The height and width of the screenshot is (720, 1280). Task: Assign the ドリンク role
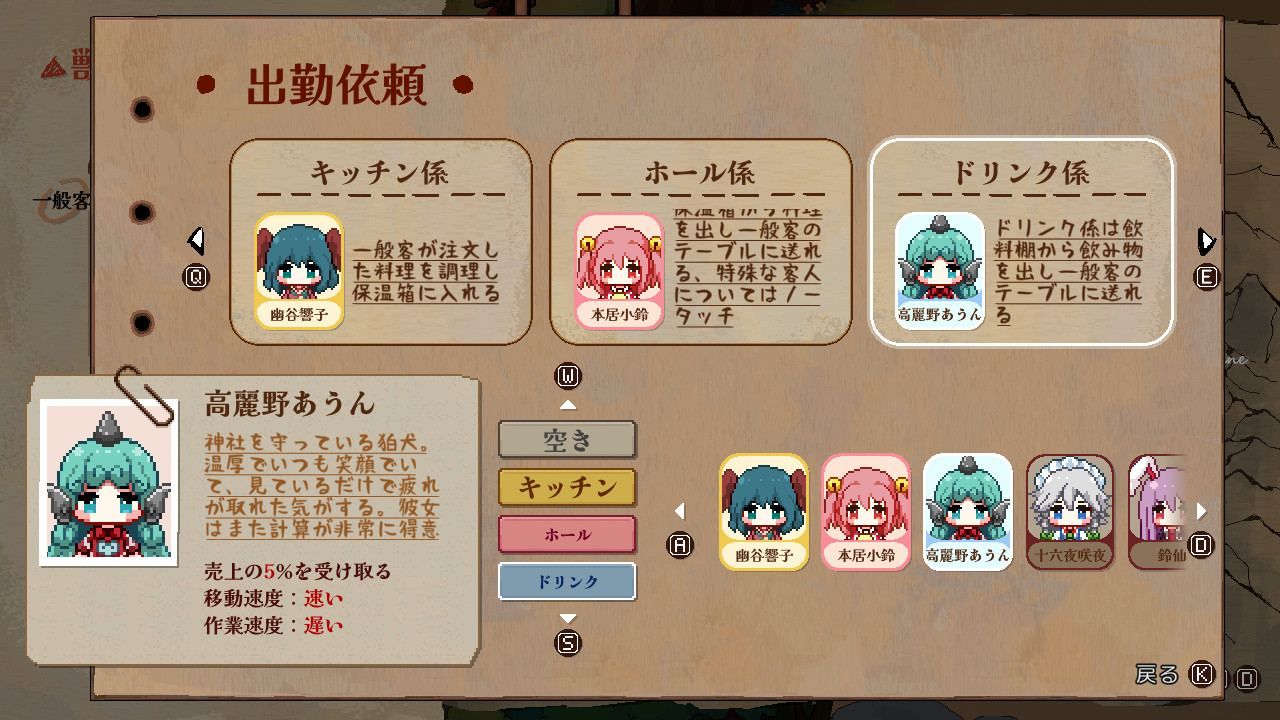point(566,580)
